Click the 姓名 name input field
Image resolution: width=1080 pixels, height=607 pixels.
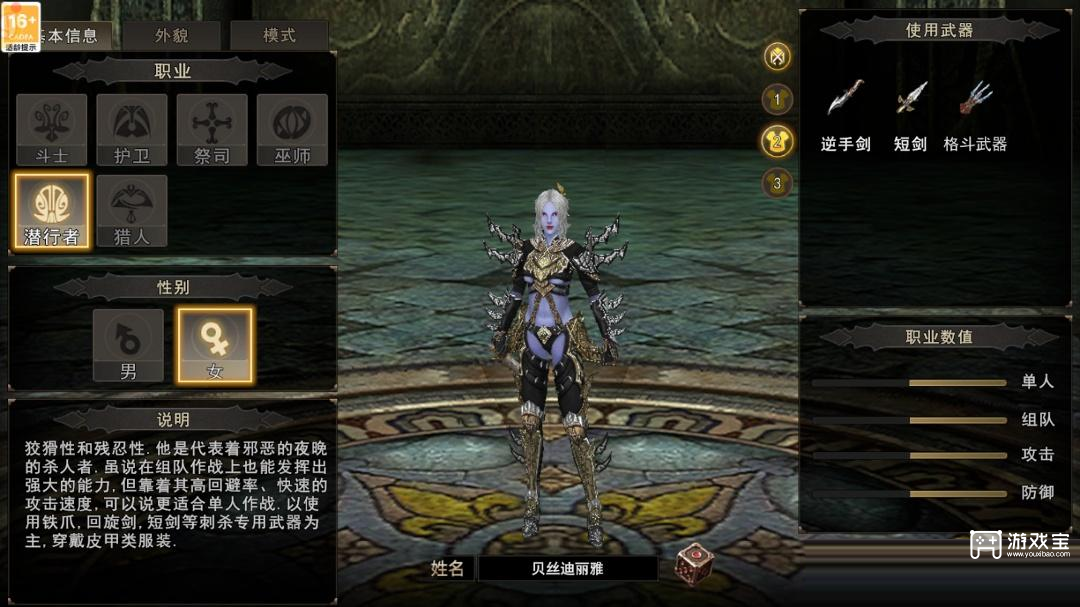(567, 568)
